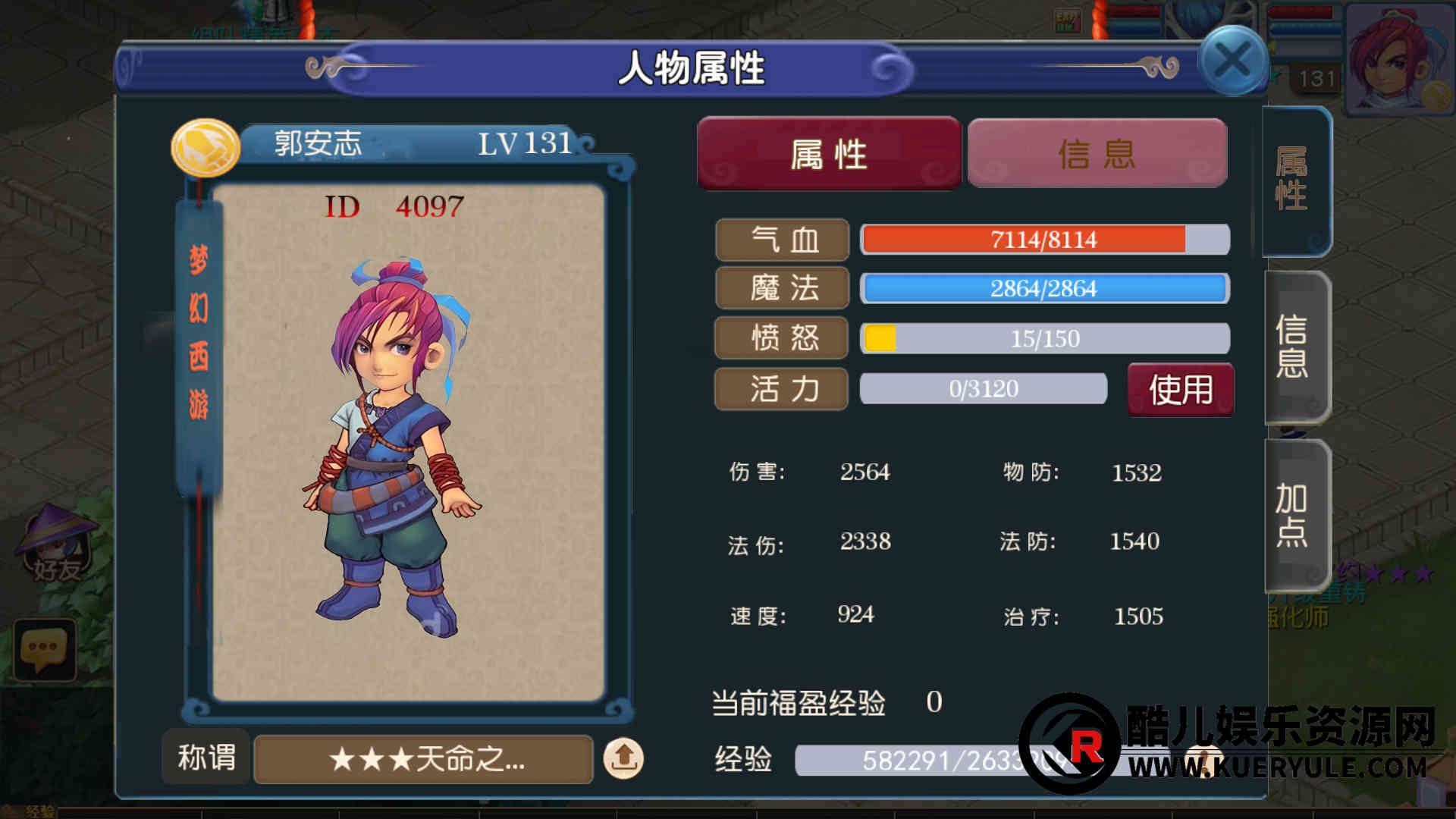Click the title field ★★★天命之...
This screenshot has width=1456, height=819.
(x=423, y=758)
